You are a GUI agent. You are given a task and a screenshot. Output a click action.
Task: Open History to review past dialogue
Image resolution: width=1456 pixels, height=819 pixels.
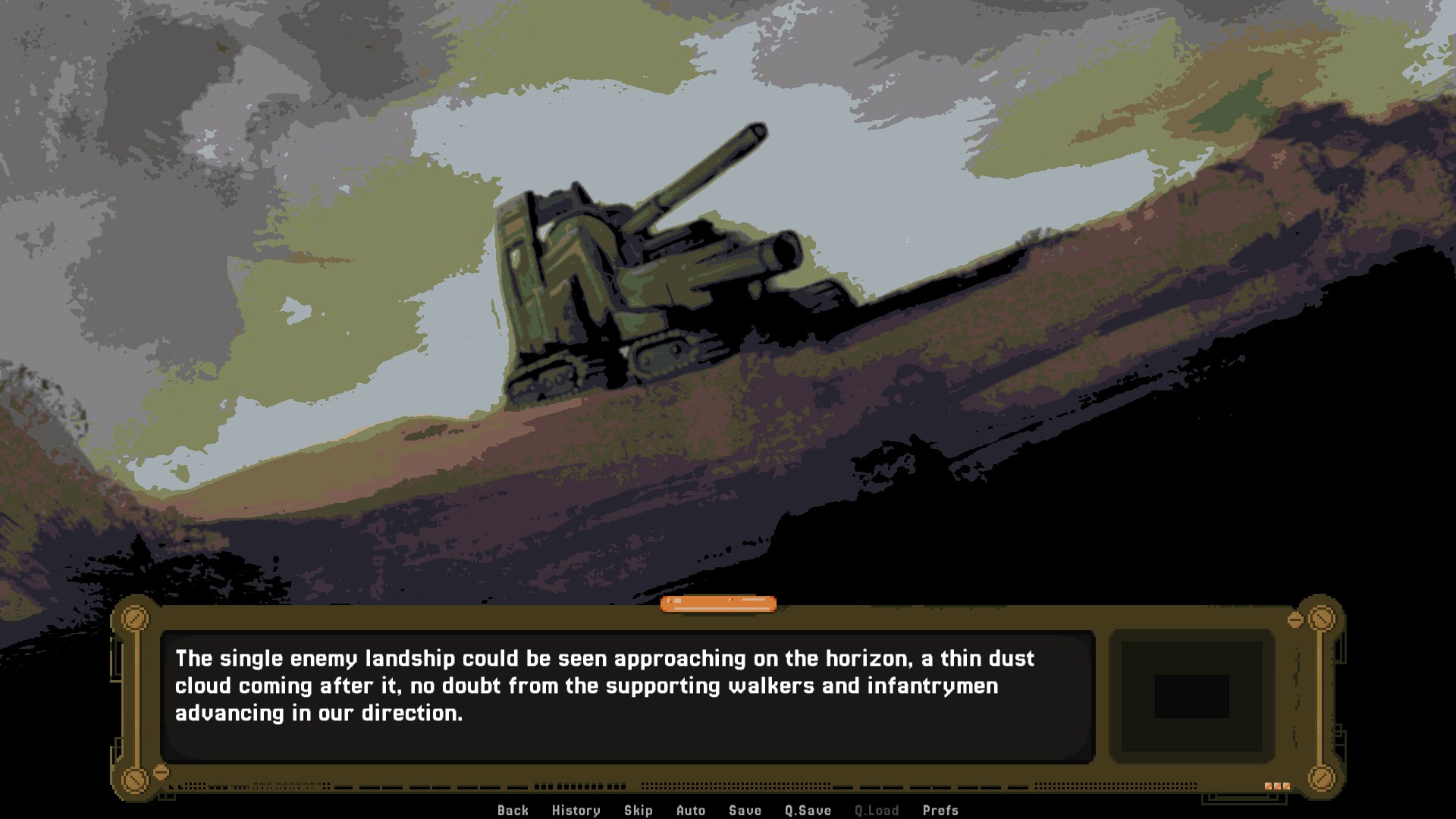(575, 810)
